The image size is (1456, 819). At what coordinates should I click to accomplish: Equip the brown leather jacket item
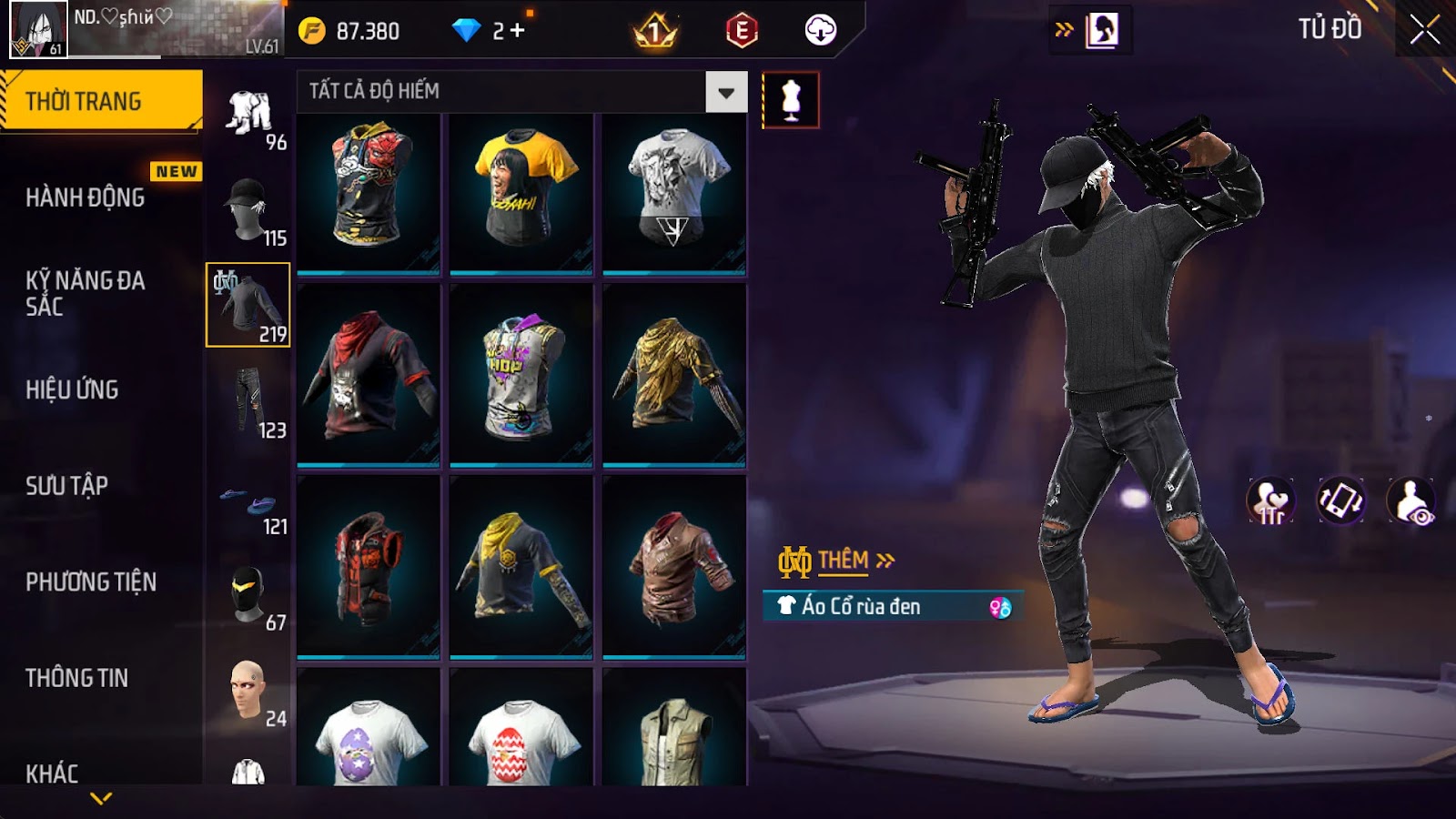(674, 566)
